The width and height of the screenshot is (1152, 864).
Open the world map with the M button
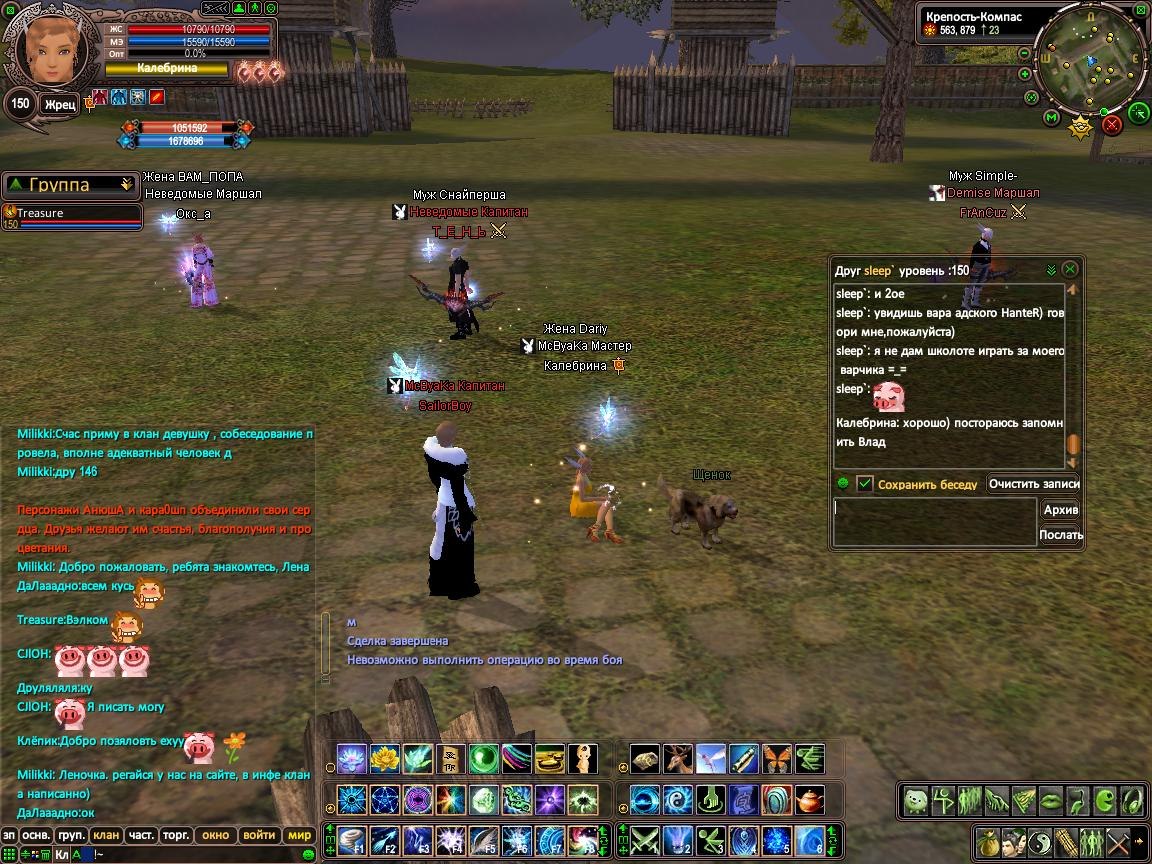tap(1051, 117)
